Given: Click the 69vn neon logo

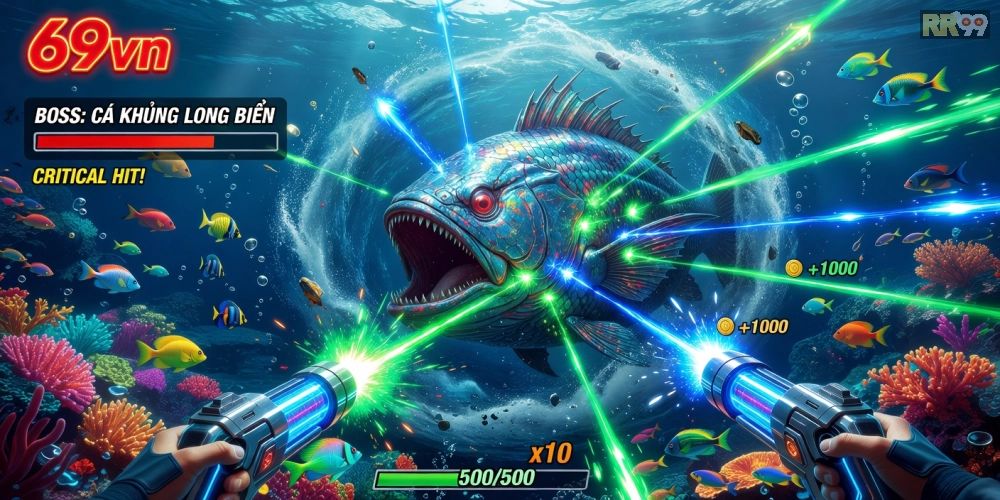Looking at the screenshot, I should pyautogui.click(x=98, y=47).
